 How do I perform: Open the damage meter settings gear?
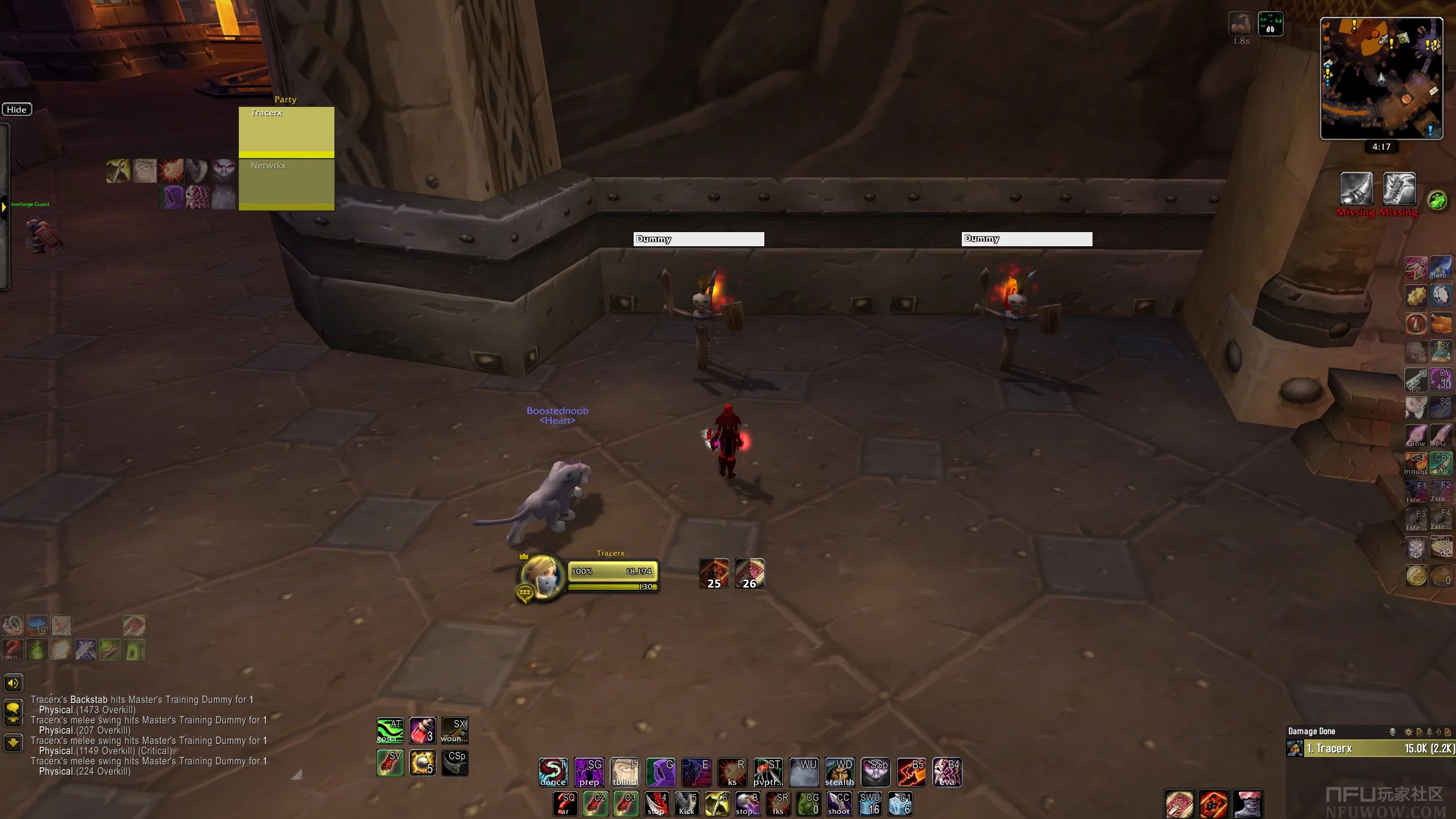click(x=1408, y=732)
